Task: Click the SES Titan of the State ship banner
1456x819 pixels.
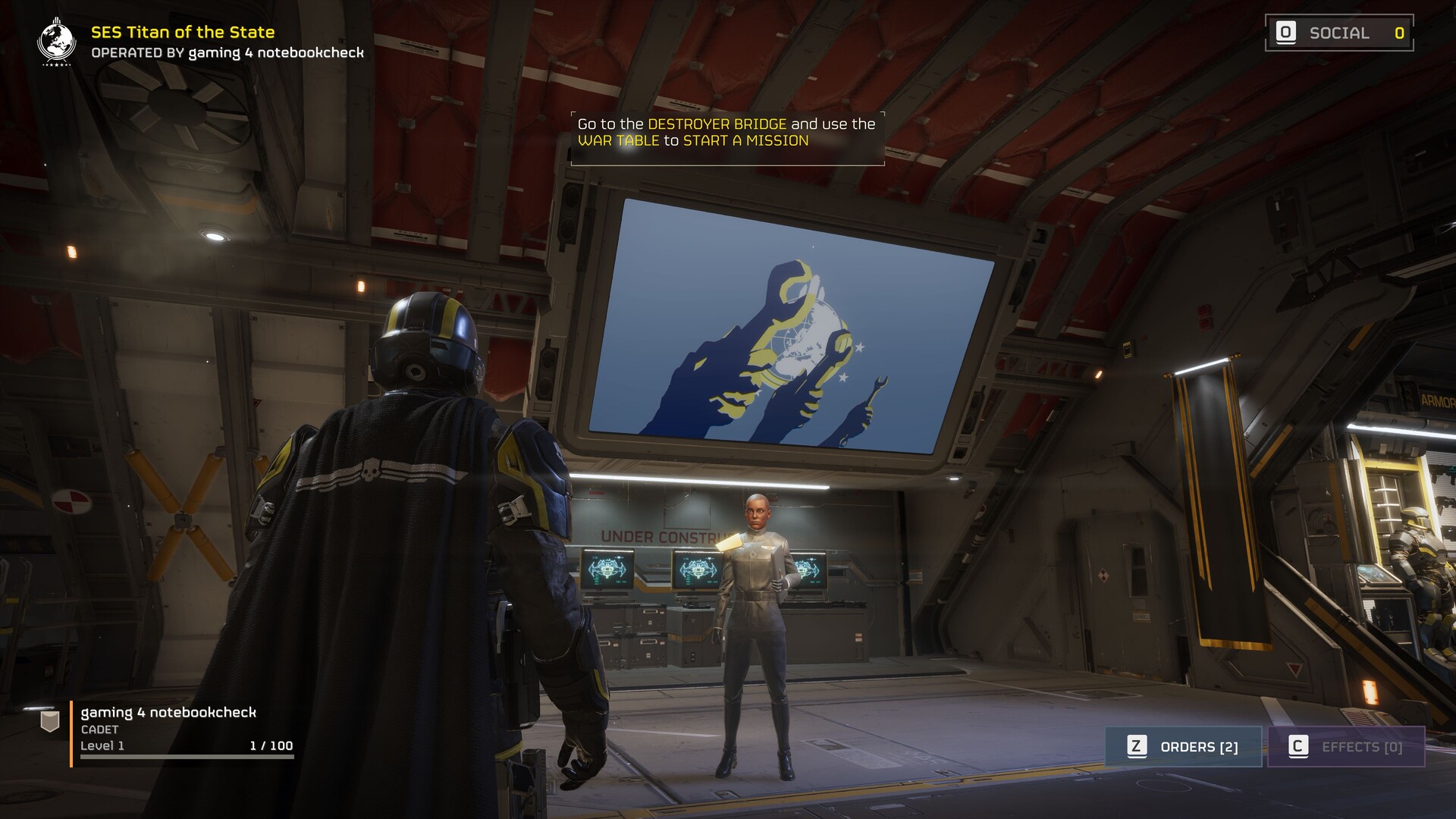Action: coord(202,42)
